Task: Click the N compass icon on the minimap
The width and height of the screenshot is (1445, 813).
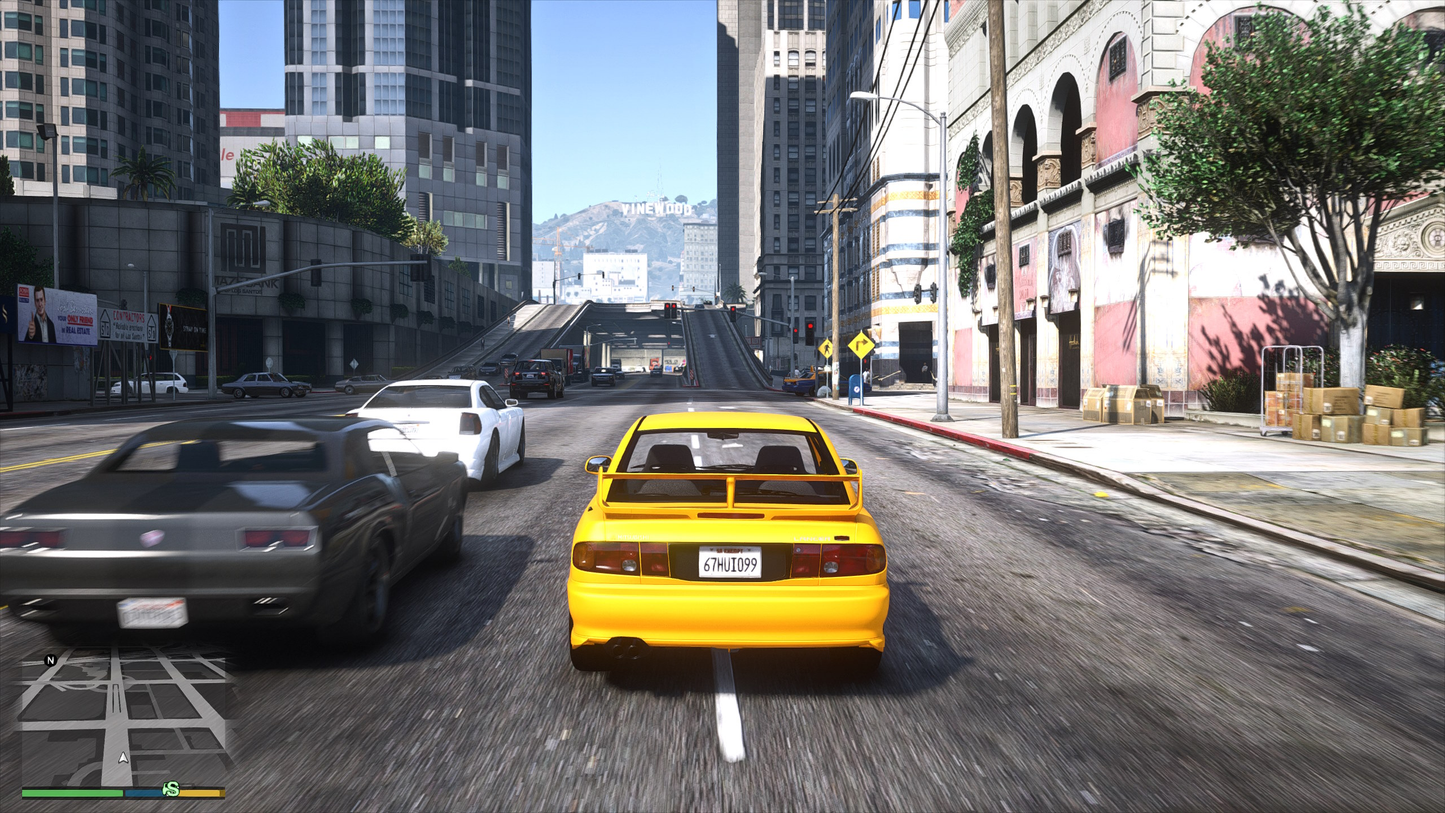Action: pyautogui.click(x=50, y=660)
